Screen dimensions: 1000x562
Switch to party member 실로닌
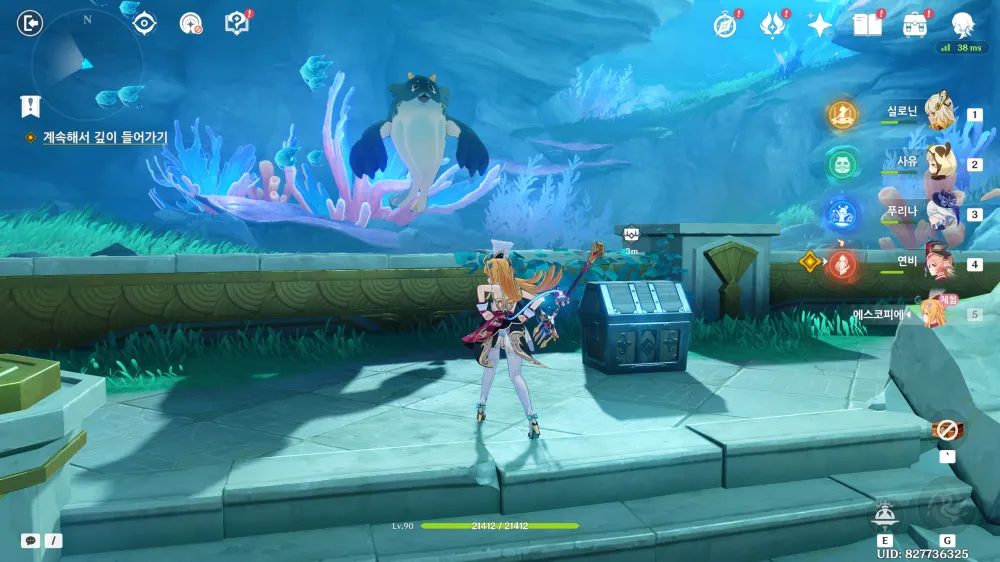click(938, 113)
